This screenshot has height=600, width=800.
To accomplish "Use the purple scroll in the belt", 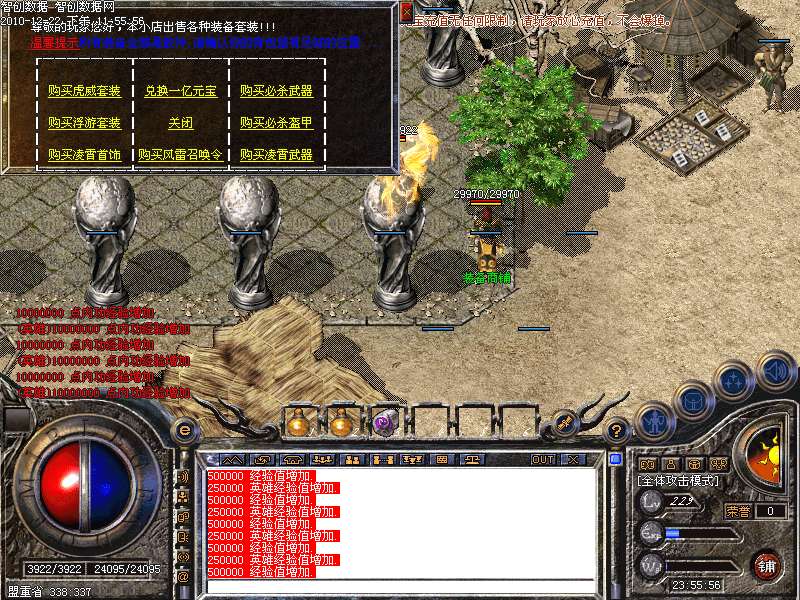I will pos(385,423).
